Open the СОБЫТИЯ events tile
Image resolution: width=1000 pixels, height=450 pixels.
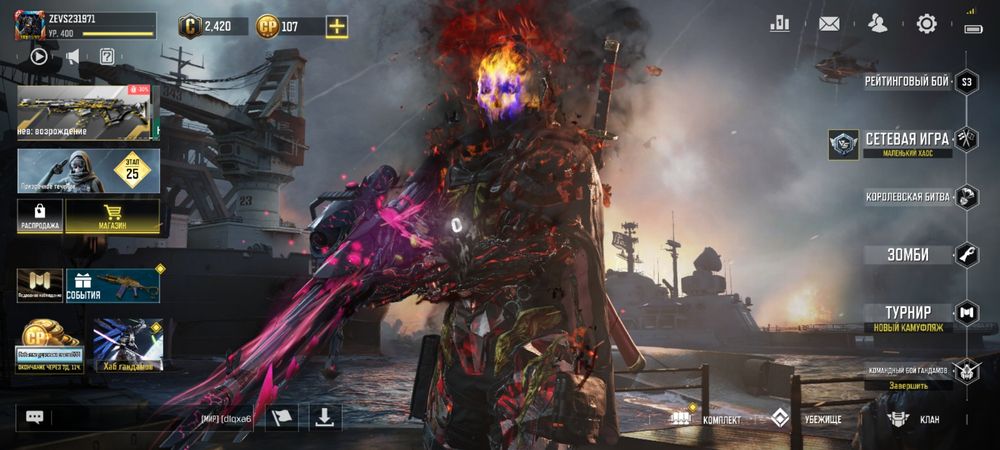coord(112,285)
